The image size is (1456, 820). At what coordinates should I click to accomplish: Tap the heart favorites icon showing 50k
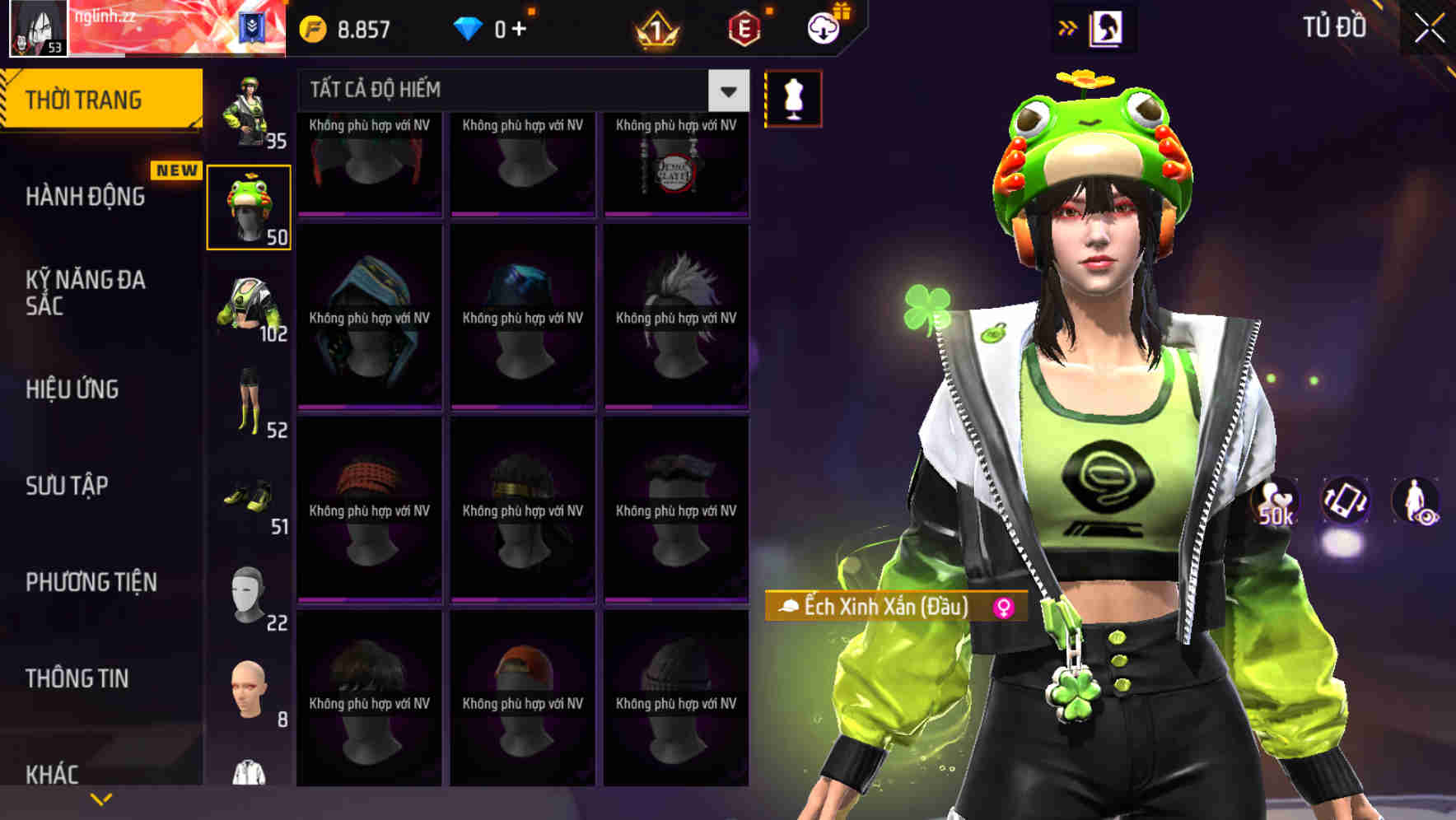click(1275, 501)
